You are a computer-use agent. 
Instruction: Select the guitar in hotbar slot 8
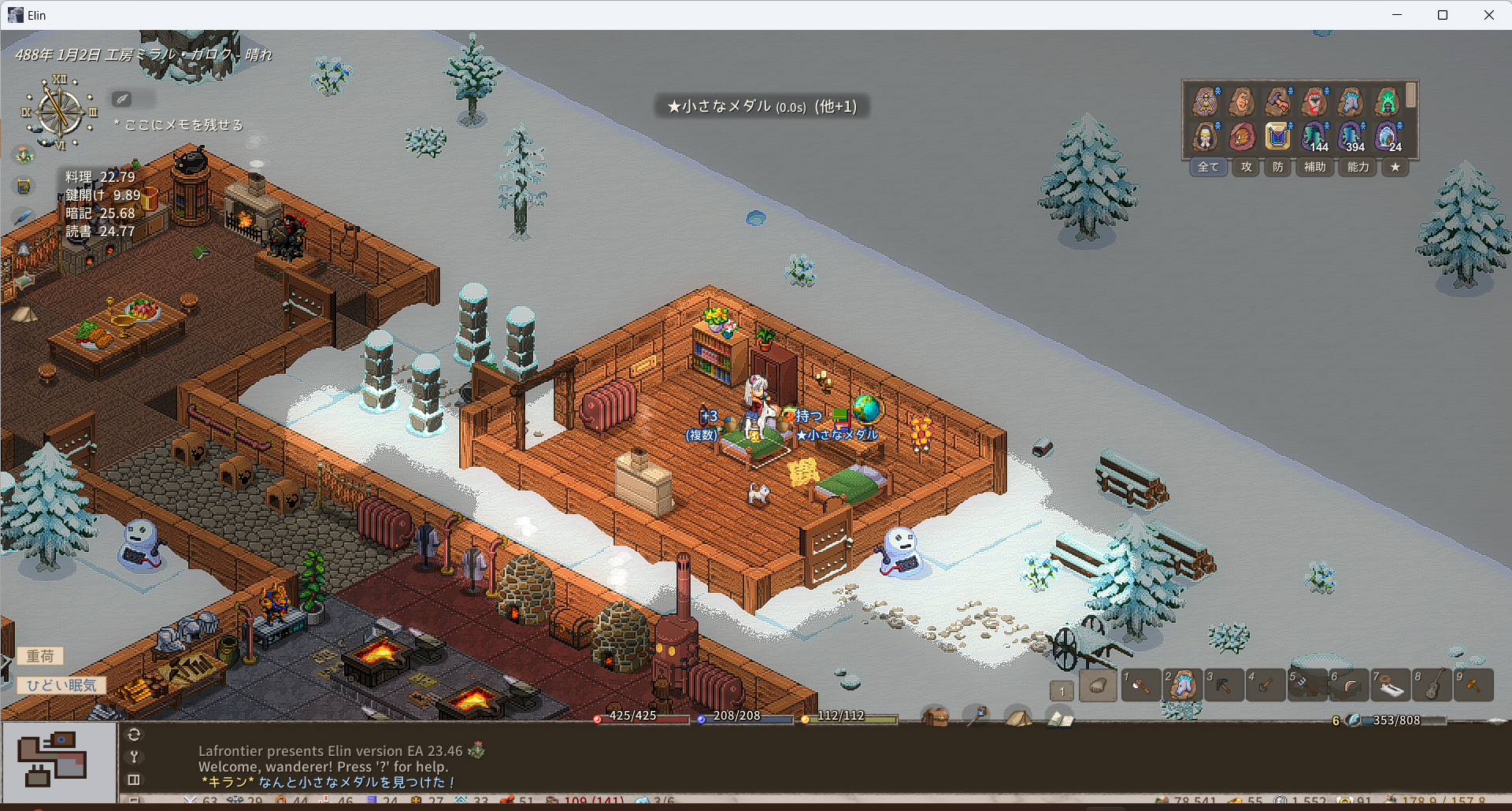pos(1432,686)
